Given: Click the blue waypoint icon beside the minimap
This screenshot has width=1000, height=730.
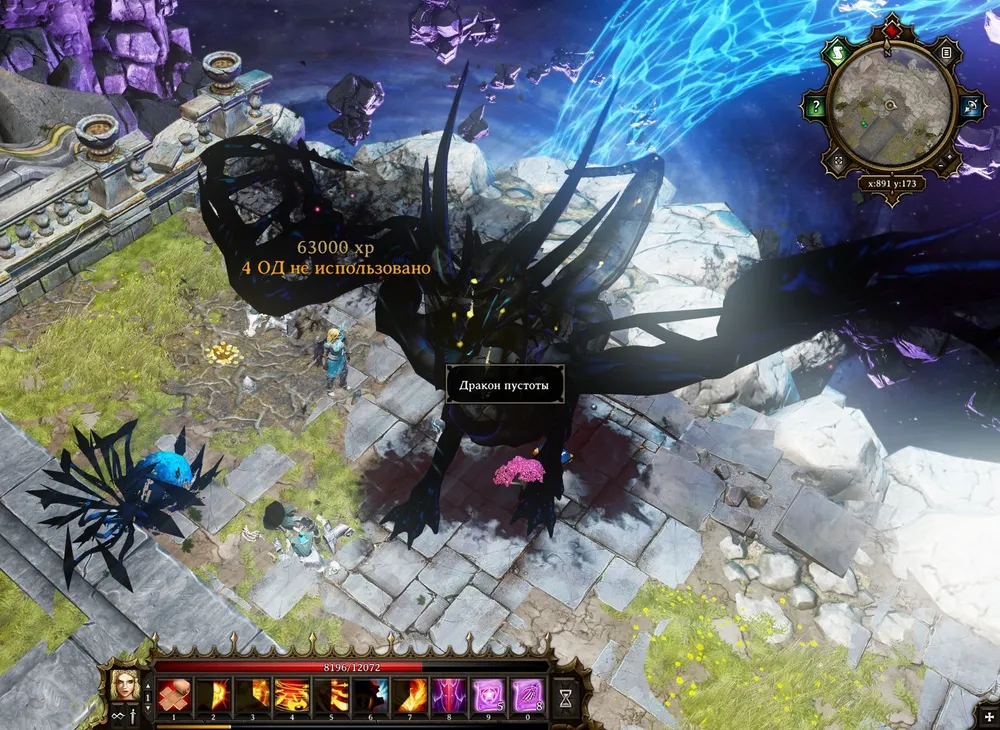Looking at the screenshot, I should (x=969, y=107).
